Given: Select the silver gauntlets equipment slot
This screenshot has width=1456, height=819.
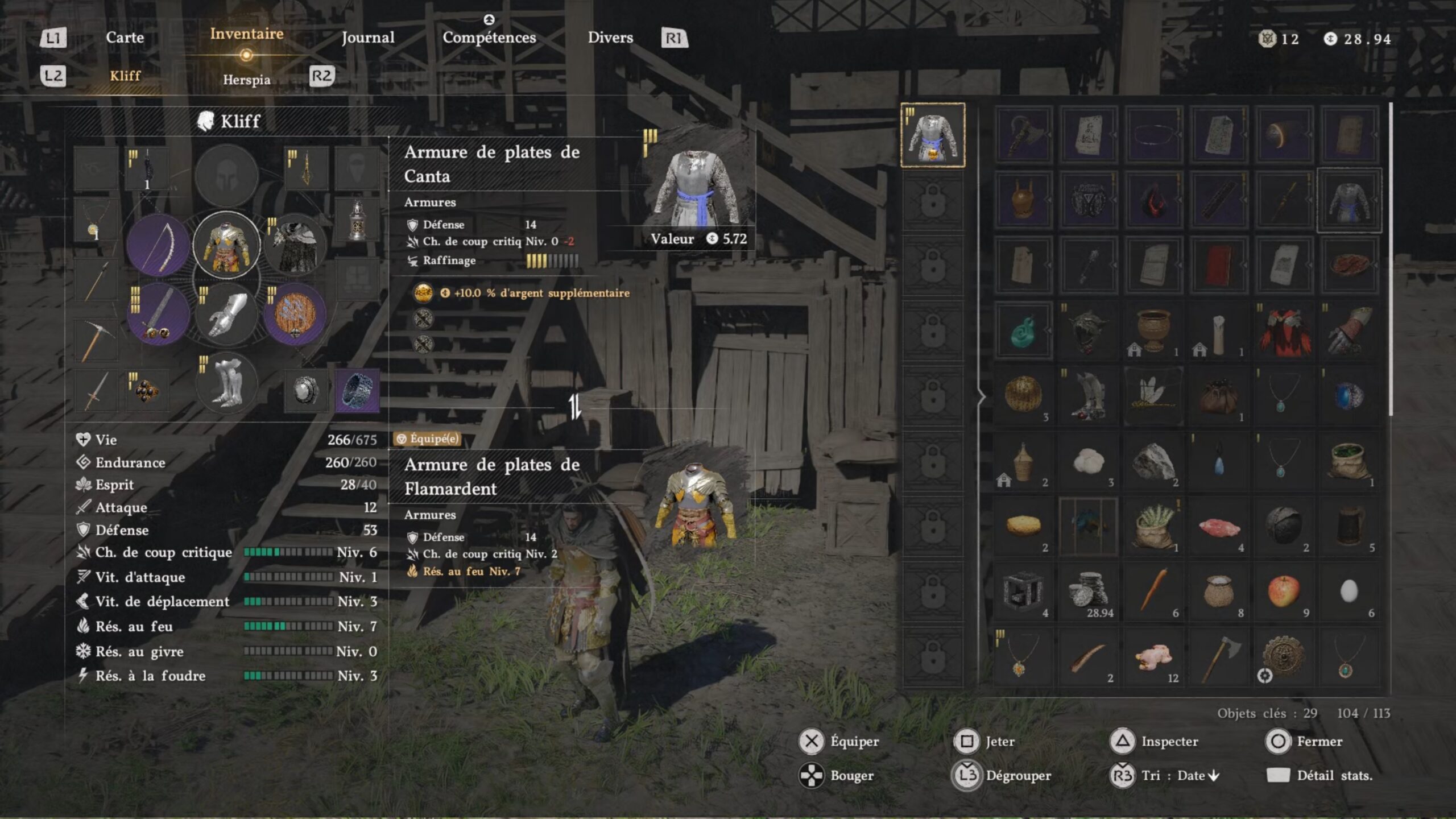Looking at the screenshot, I should click(226, 314).
